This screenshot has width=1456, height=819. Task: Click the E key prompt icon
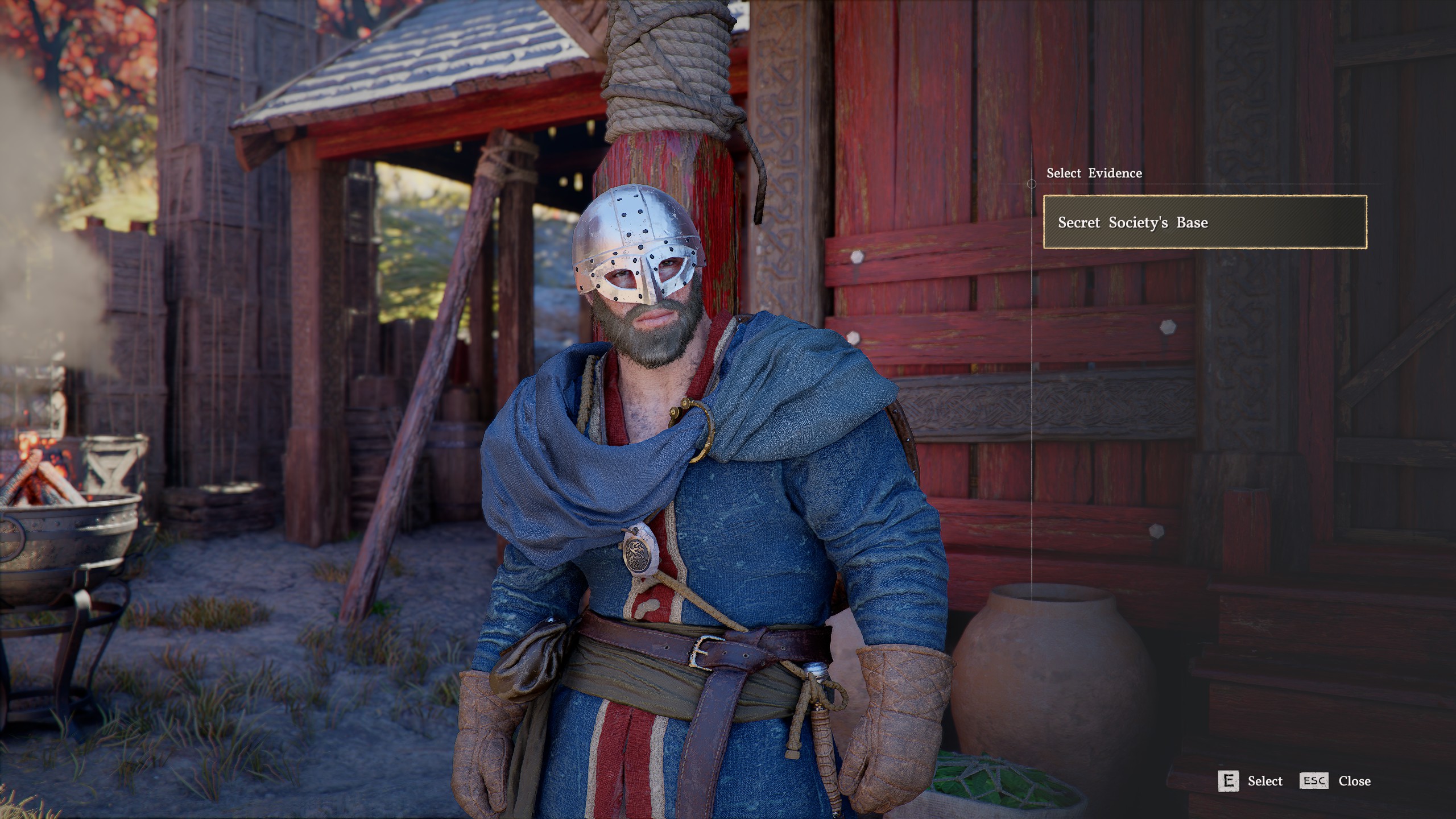1228,781
